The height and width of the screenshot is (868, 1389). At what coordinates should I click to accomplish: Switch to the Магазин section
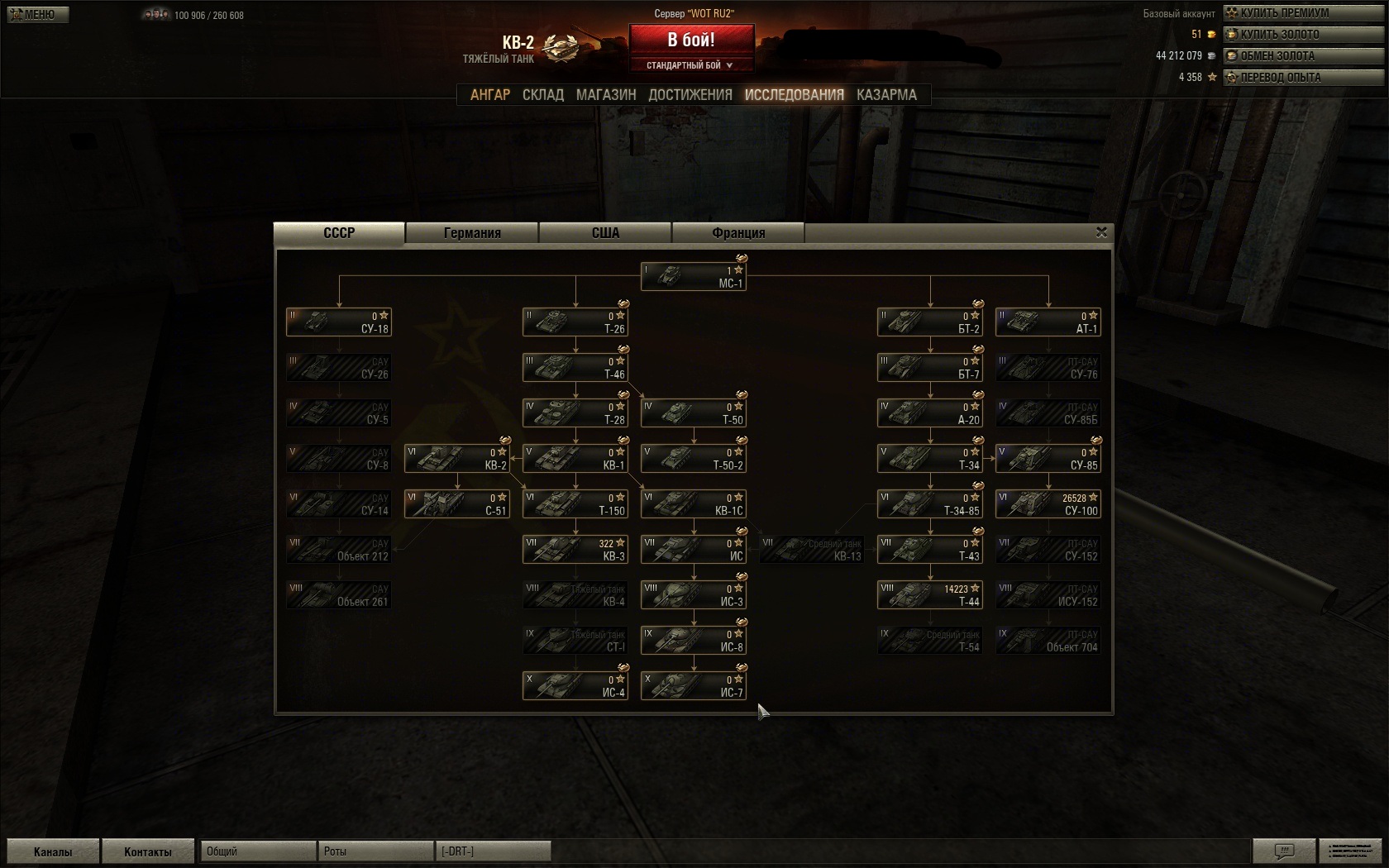coord(606,95)
